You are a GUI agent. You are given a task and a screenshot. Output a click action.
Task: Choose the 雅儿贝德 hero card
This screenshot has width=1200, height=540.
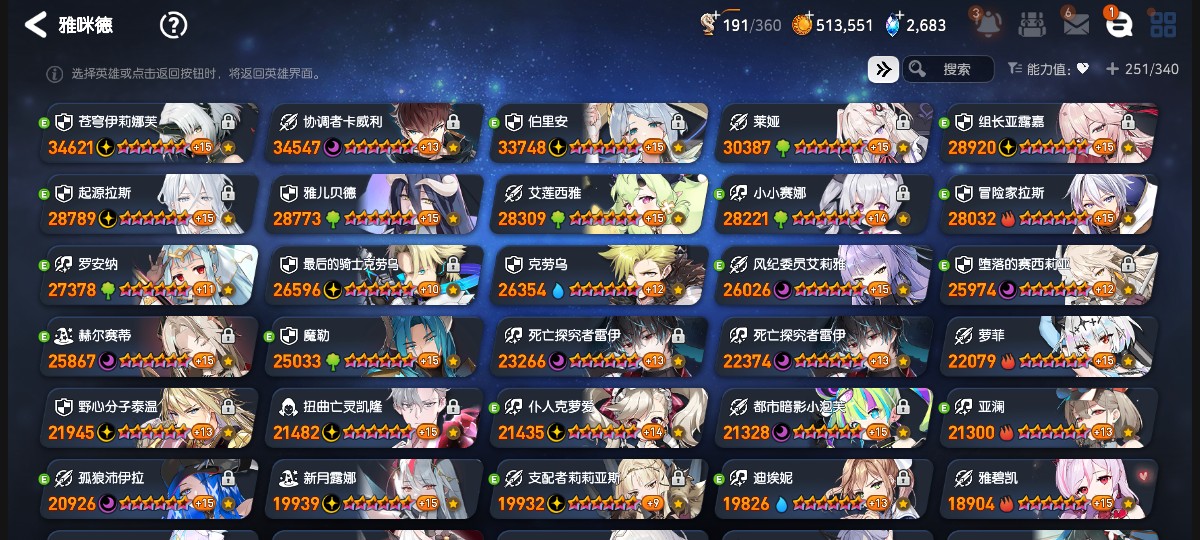click(375, 204)
